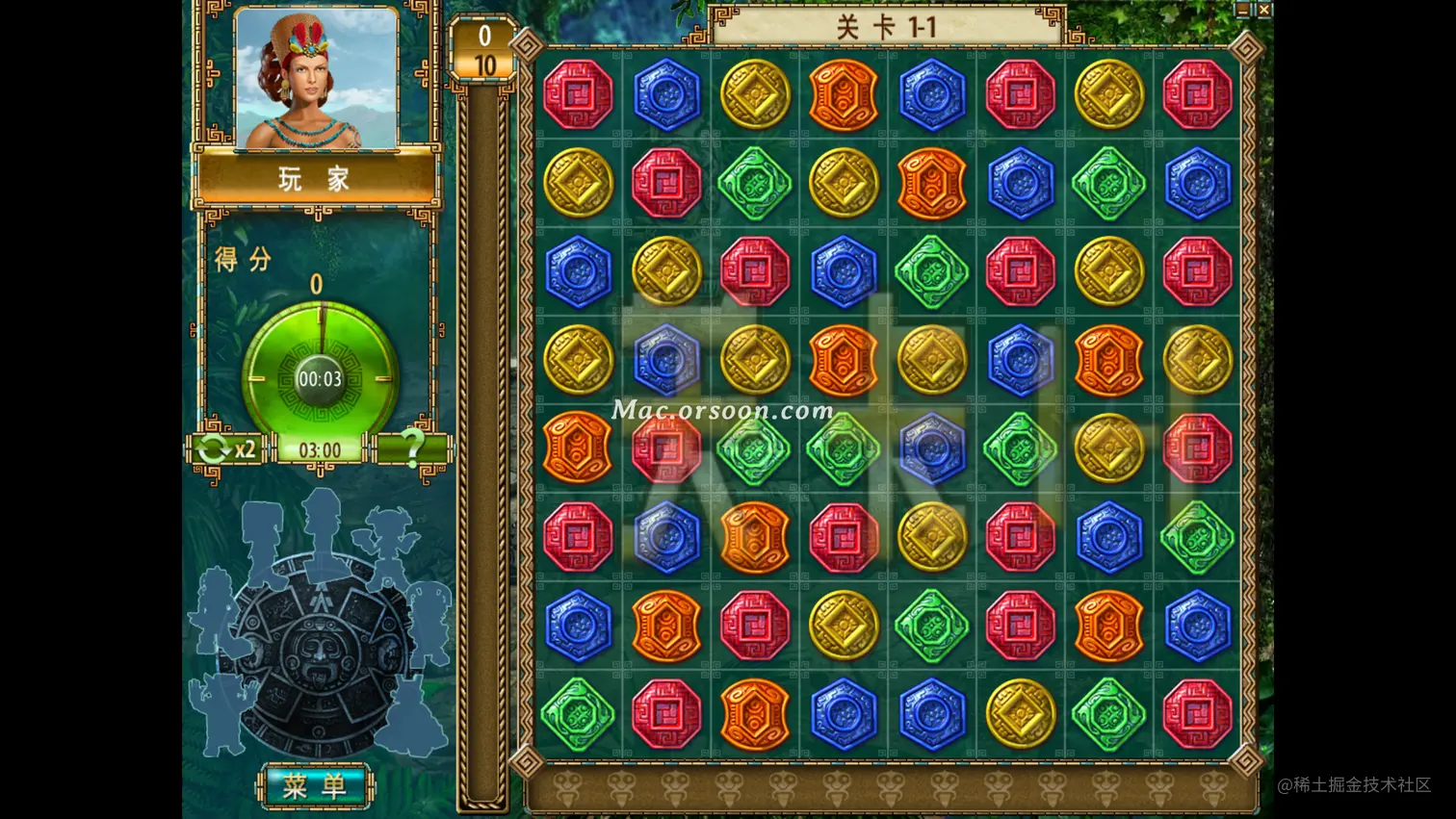Close the game window with X
Viewport: 1456px width, 819px height.
(1264, 10)
